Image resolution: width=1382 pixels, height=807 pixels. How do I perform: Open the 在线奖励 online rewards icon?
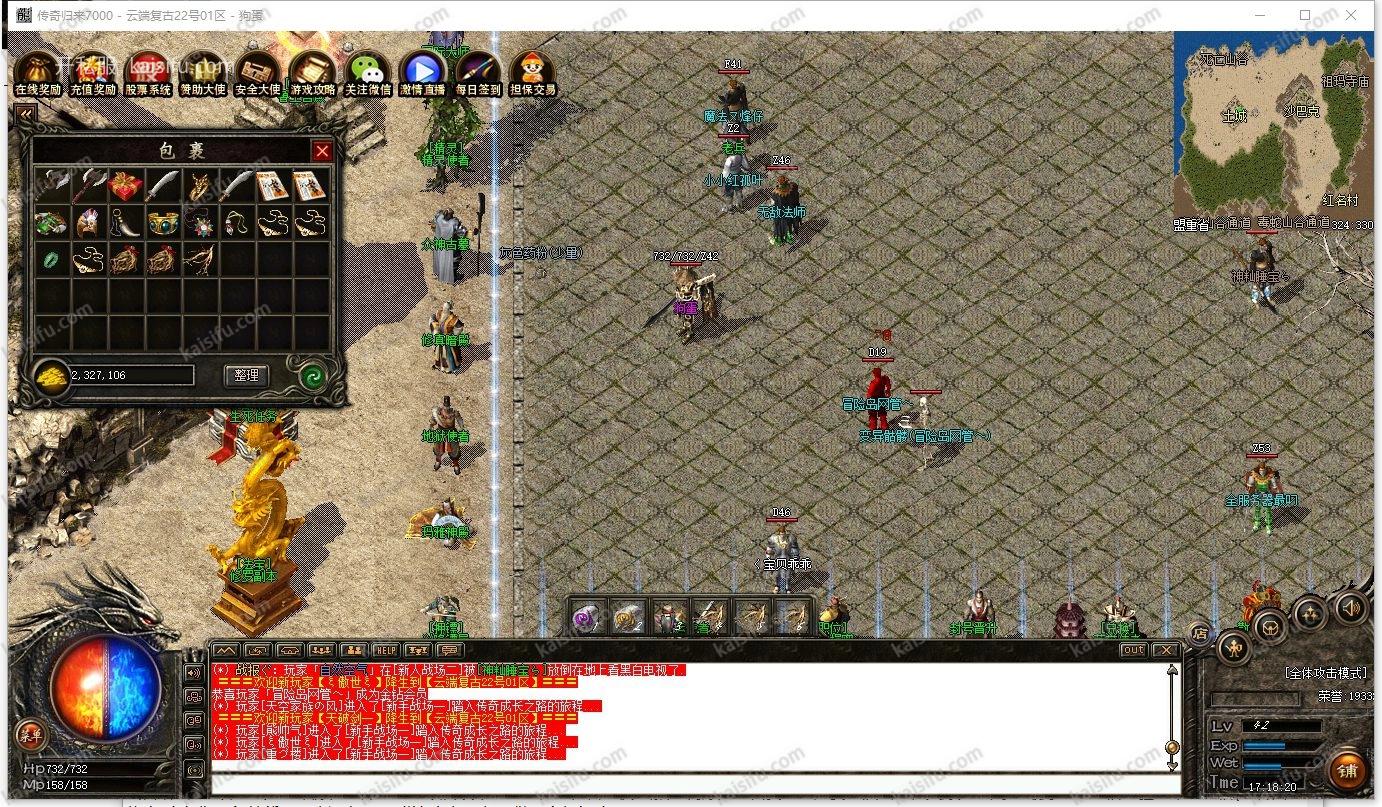click(x=38, y=74)
